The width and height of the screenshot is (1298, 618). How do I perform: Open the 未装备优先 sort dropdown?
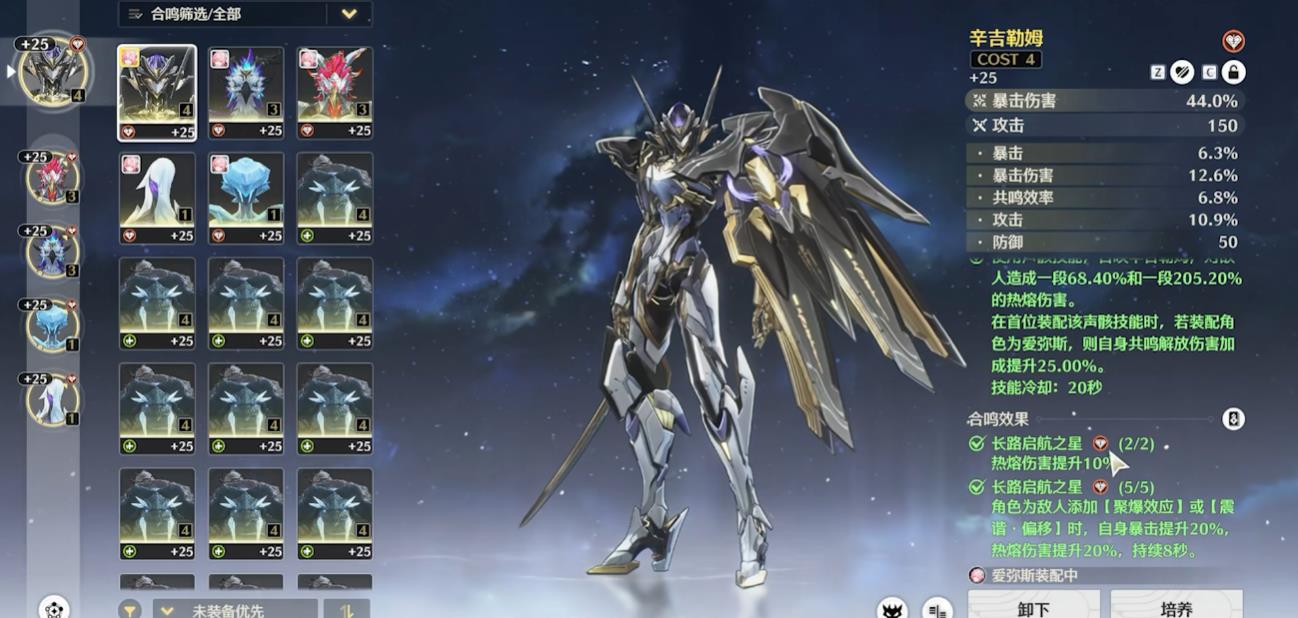tap(235, 609)
